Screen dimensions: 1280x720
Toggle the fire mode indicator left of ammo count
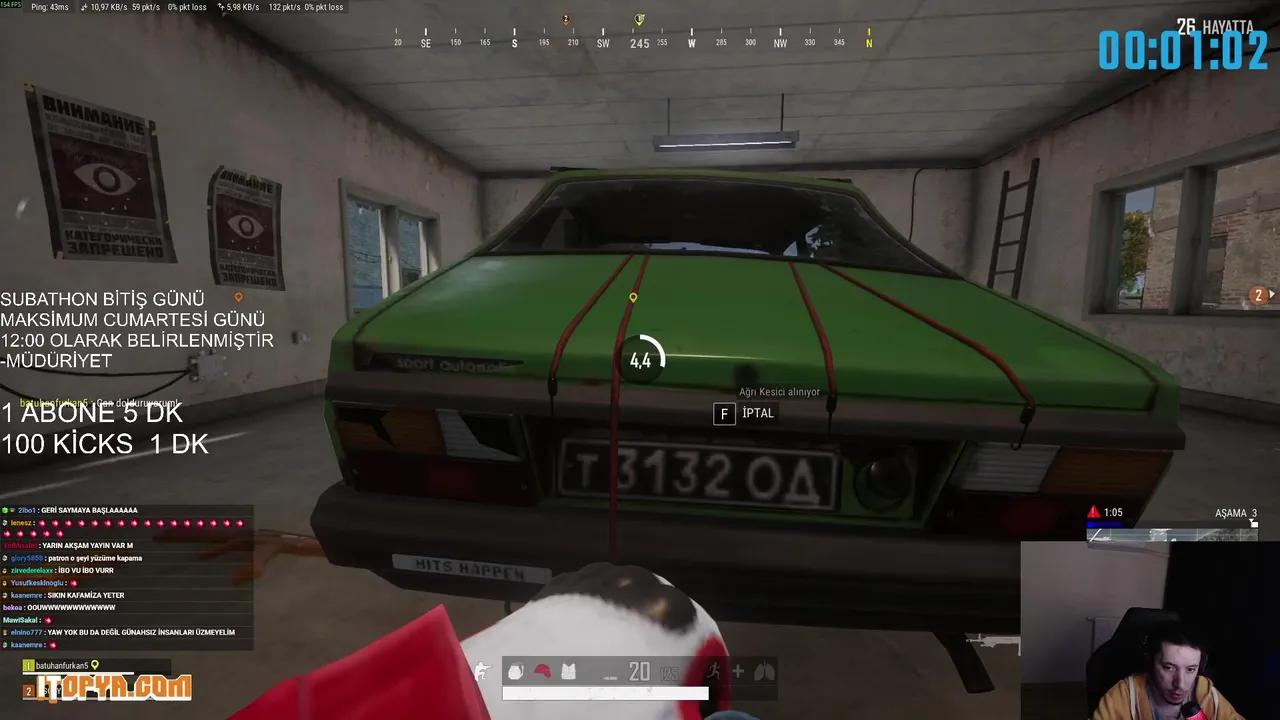point(609,677)
